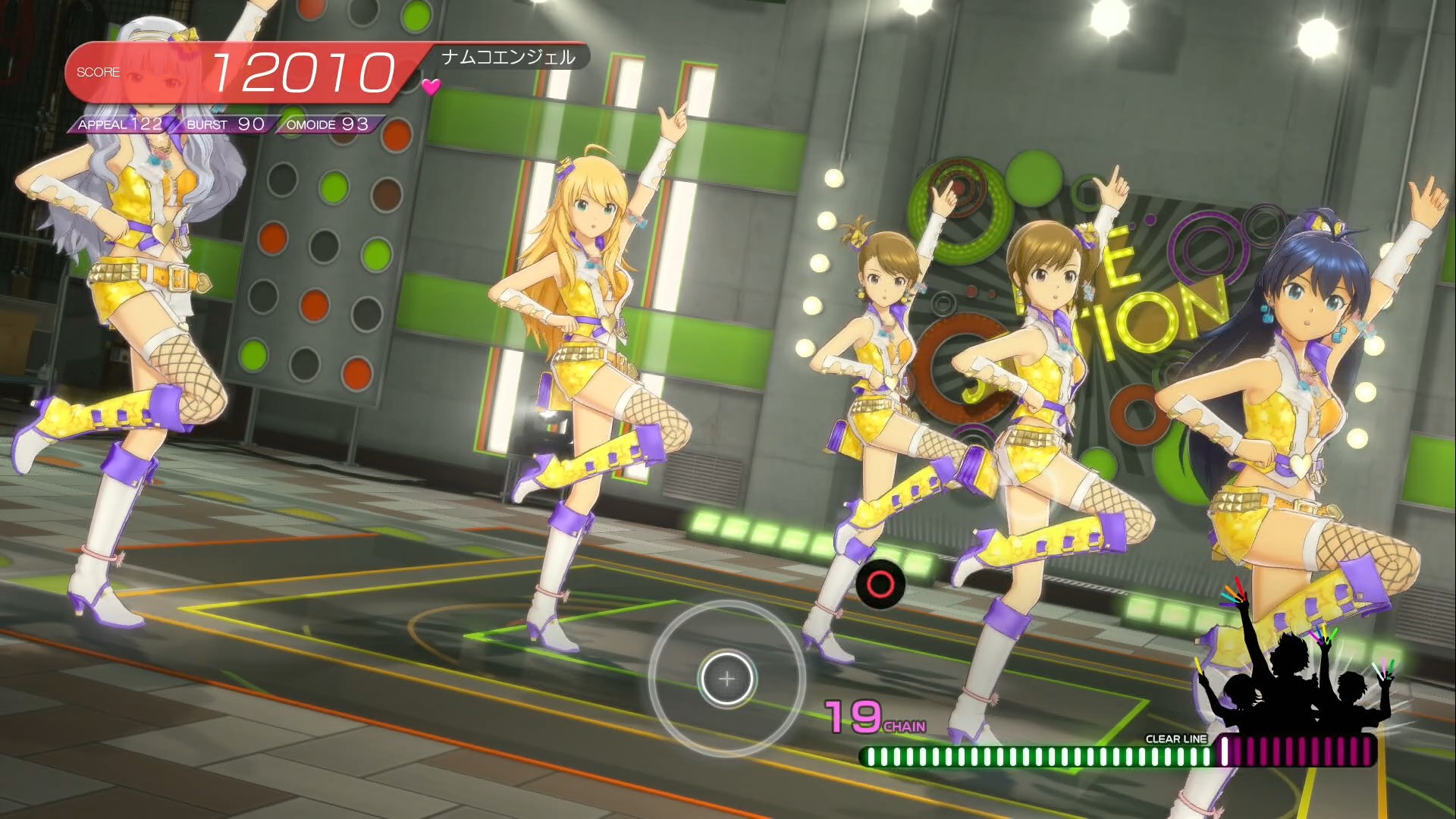Screen dimensions: 1456x819
Task: Click the pink heart icon
Action: tap(431, 87)
